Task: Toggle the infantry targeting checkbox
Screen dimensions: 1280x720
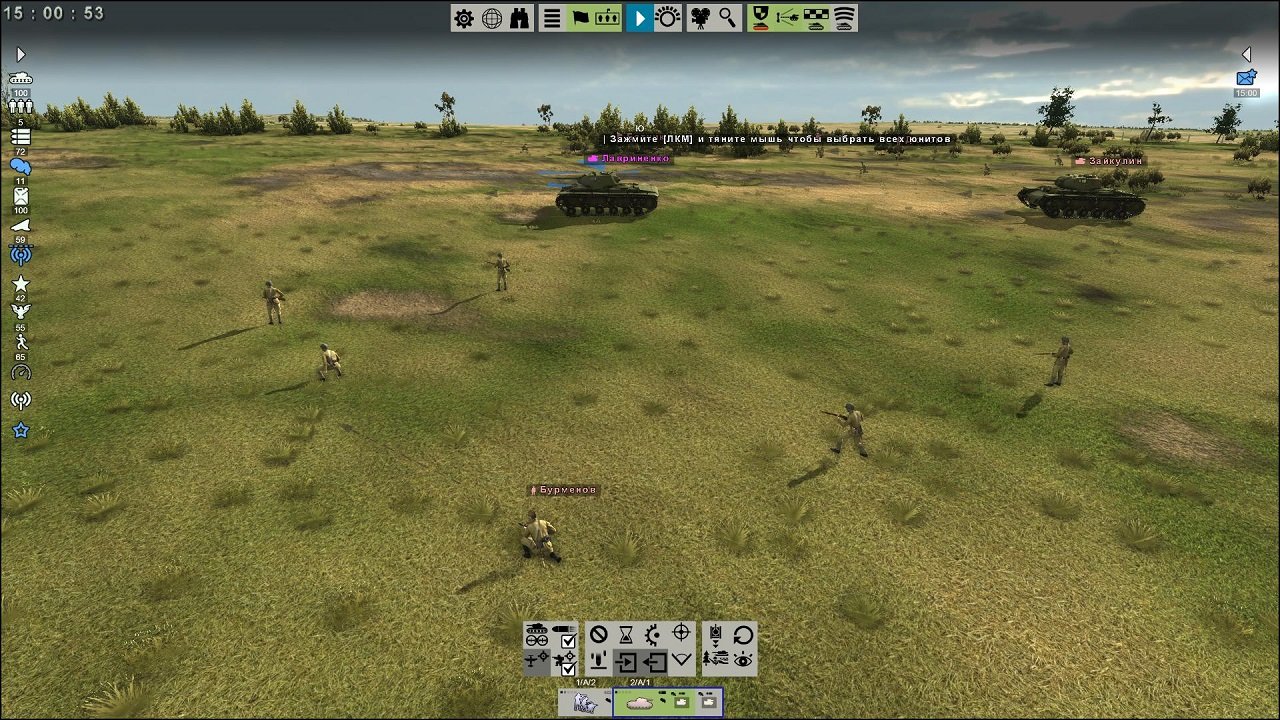Action: point(568,667)
